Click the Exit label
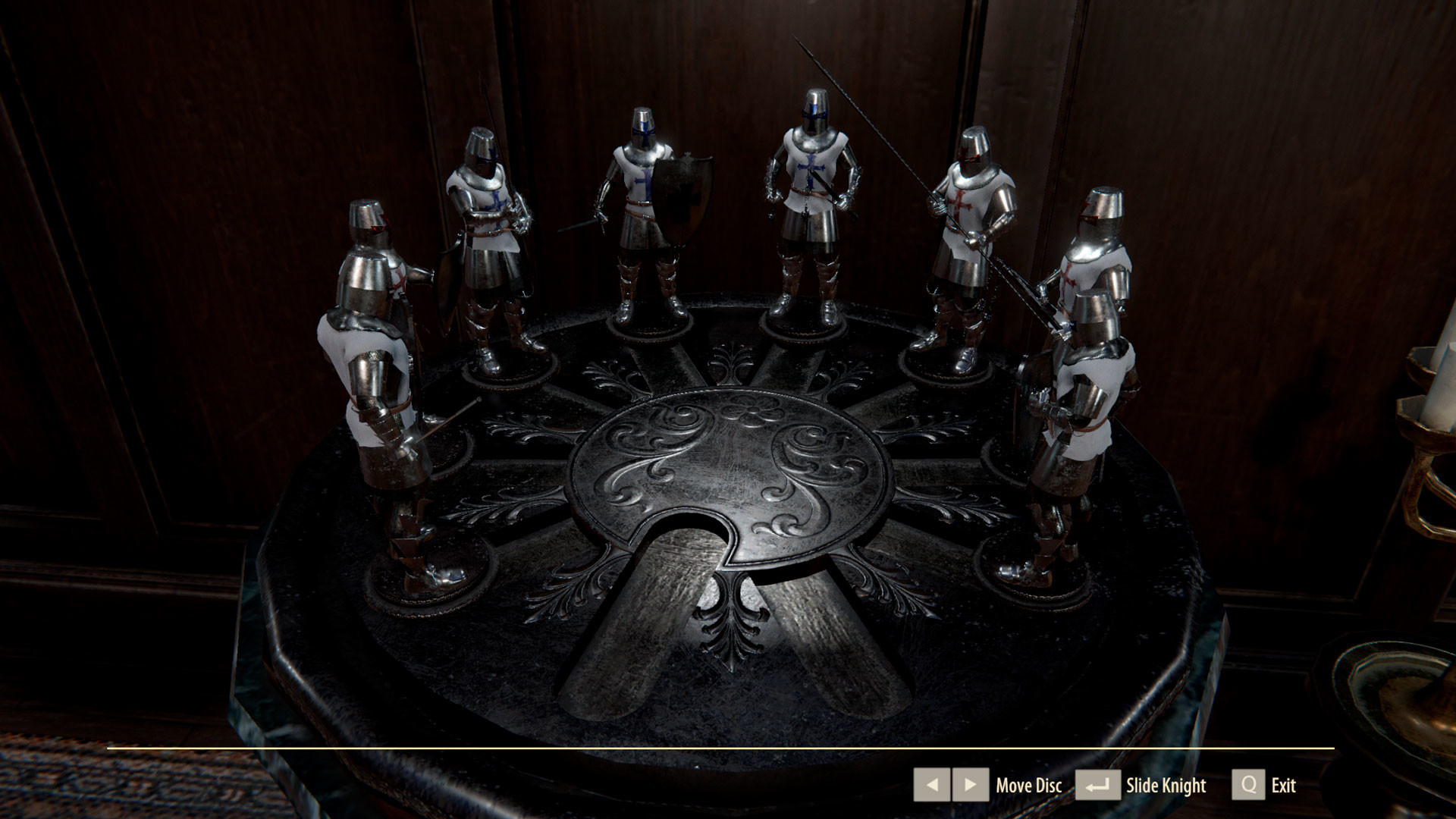The image size is (1456, 819). point(1283,786)
